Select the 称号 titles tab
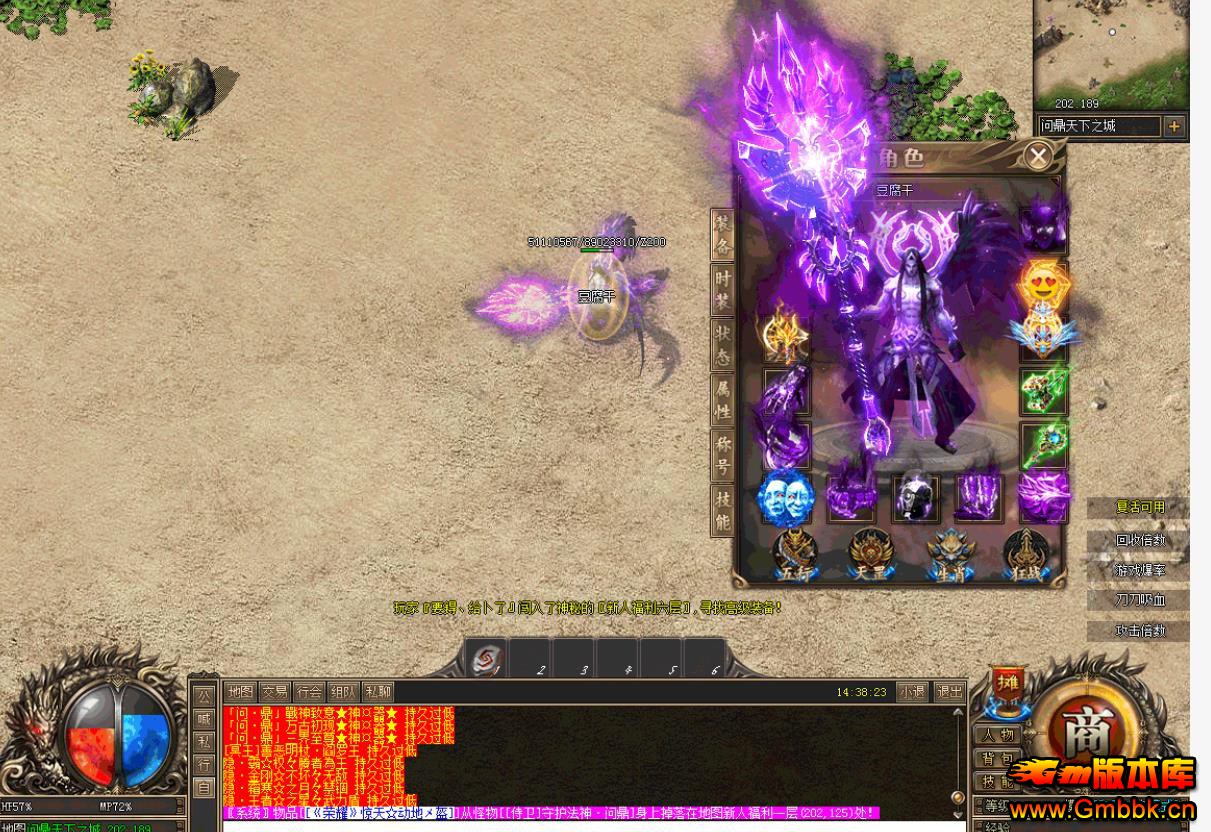 tap(722, 456)
